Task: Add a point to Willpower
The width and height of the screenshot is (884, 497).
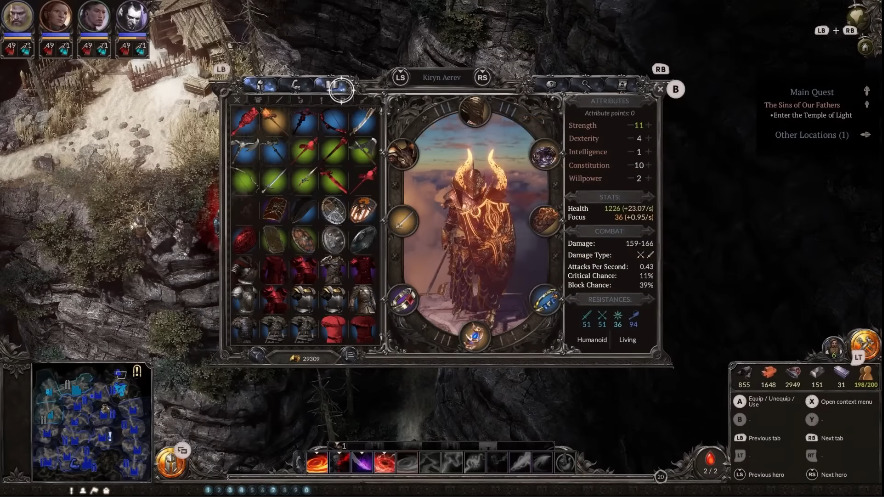Action: (x=649, y=178)
